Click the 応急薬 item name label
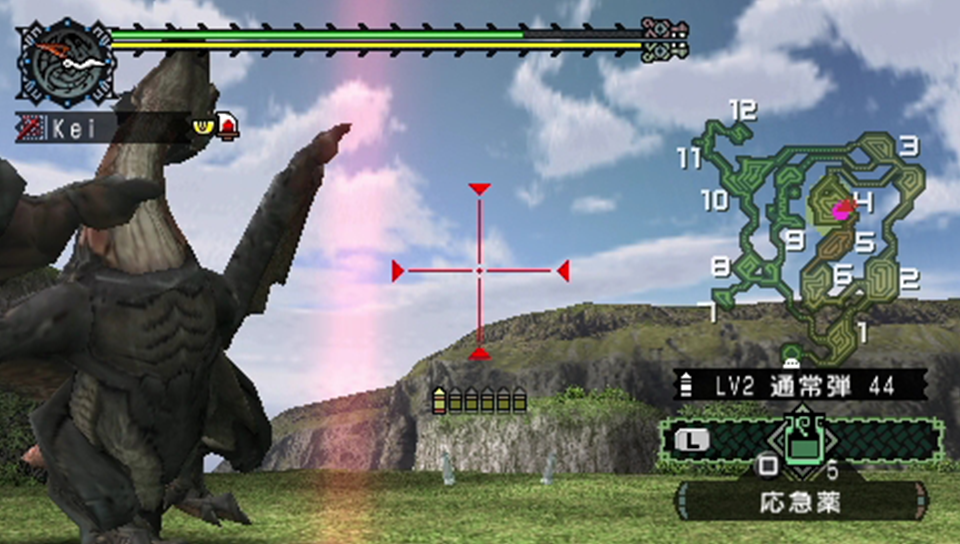Screen dimensions: 960x544 click(800, 499)
